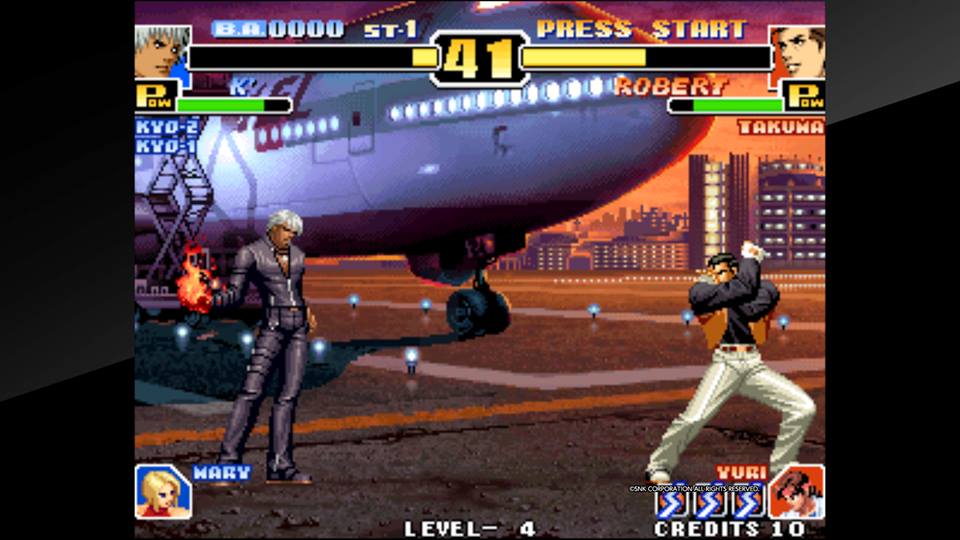Click K' character portrait
The height and width of the screenshot is (540, 960).
[161, 51]
